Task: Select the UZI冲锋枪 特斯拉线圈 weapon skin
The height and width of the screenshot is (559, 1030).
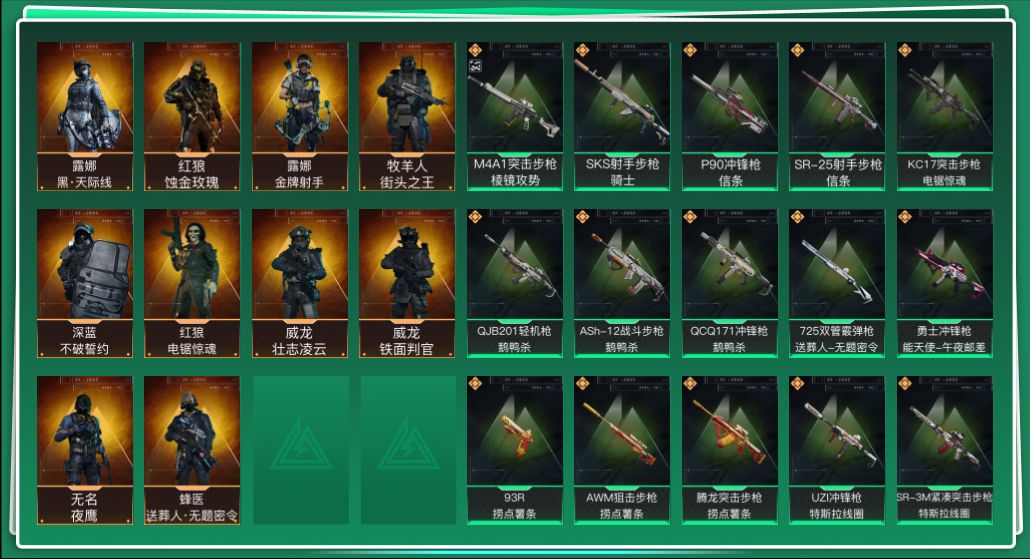Action: [x=837, y=450]
